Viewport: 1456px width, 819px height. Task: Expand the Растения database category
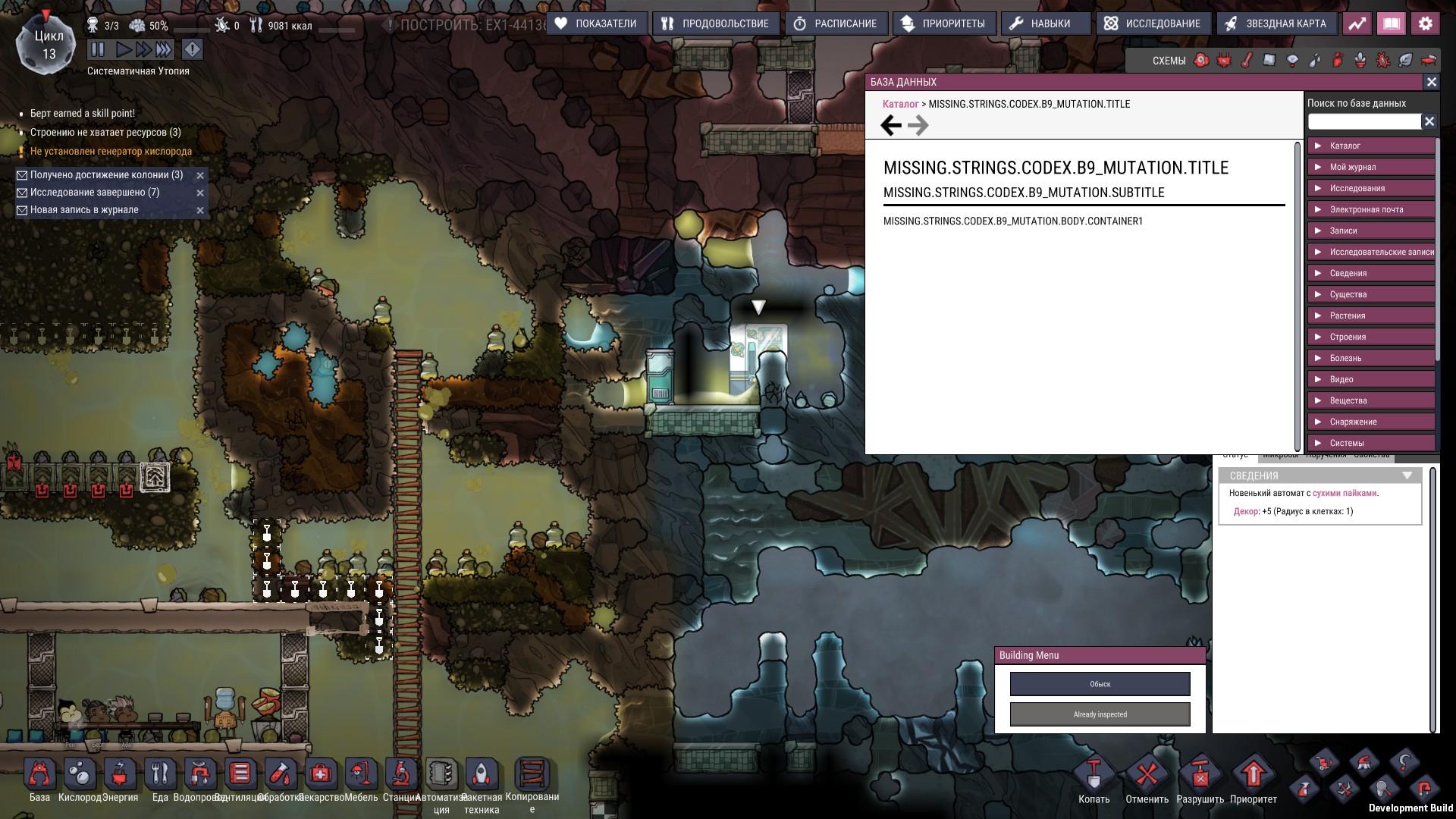tap(1370, 315)
